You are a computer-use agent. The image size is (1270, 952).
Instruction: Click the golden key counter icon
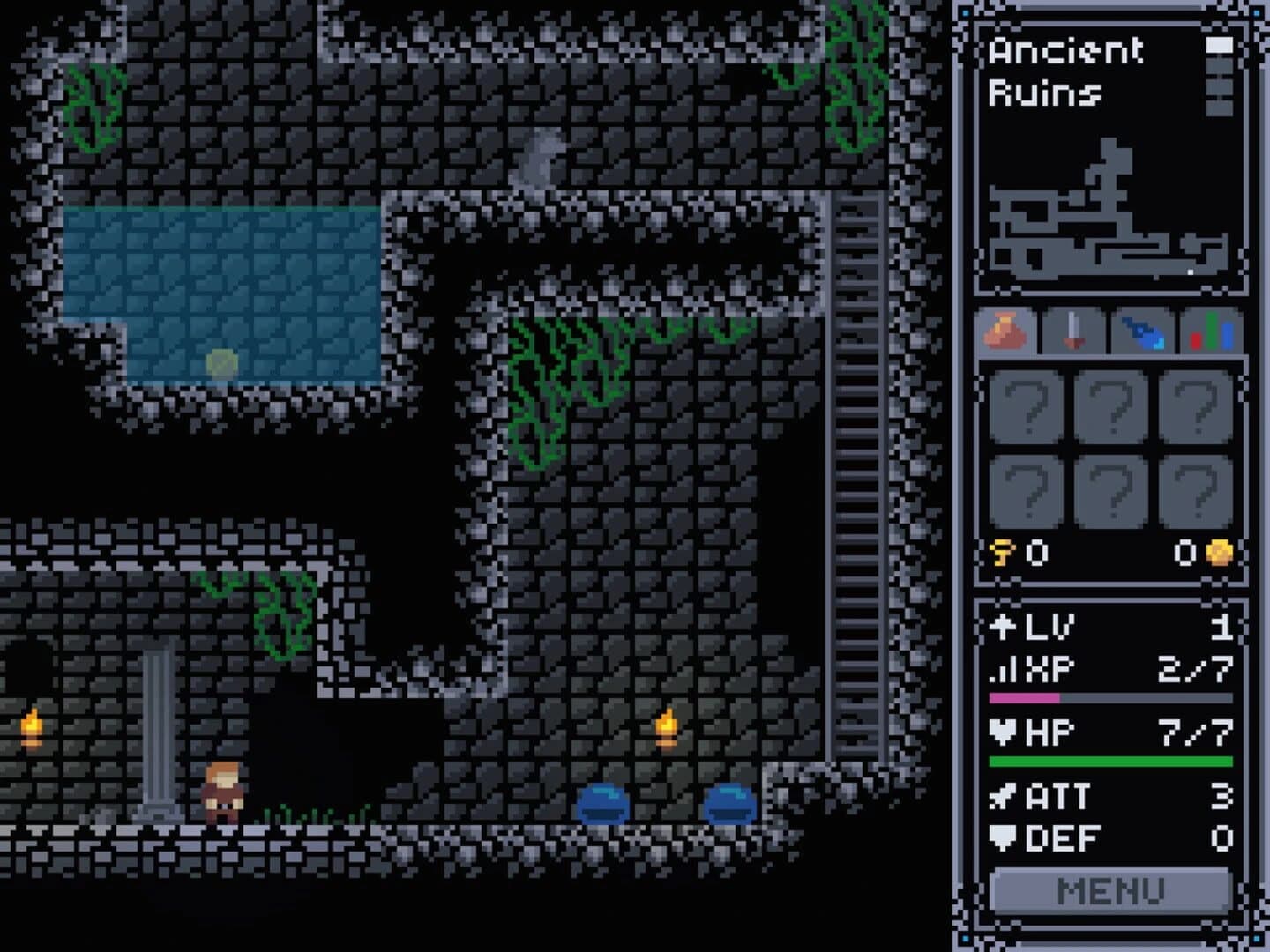(x=1002, y=551)
